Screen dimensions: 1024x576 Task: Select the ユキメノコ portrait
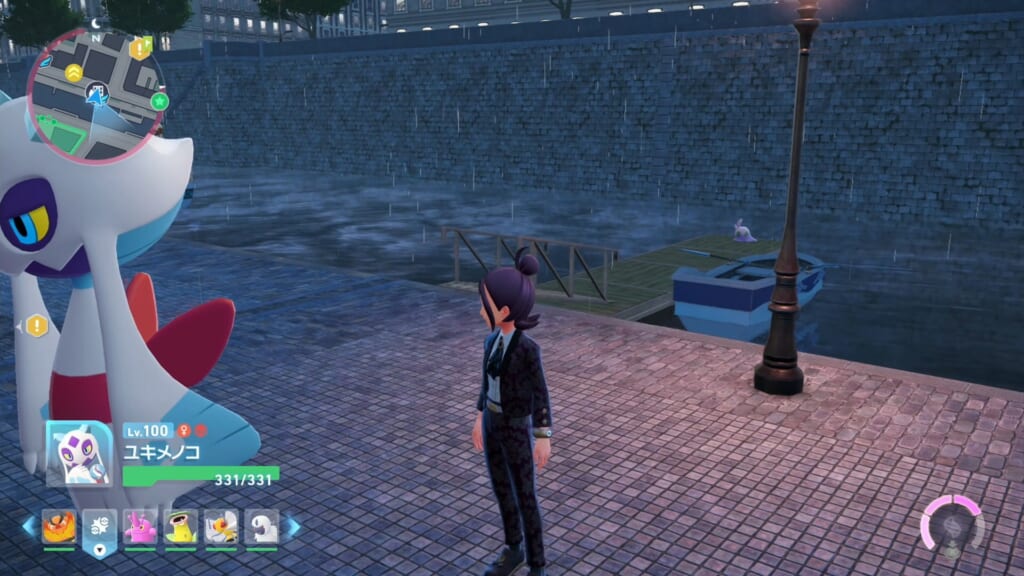click(x=80, y=453)
